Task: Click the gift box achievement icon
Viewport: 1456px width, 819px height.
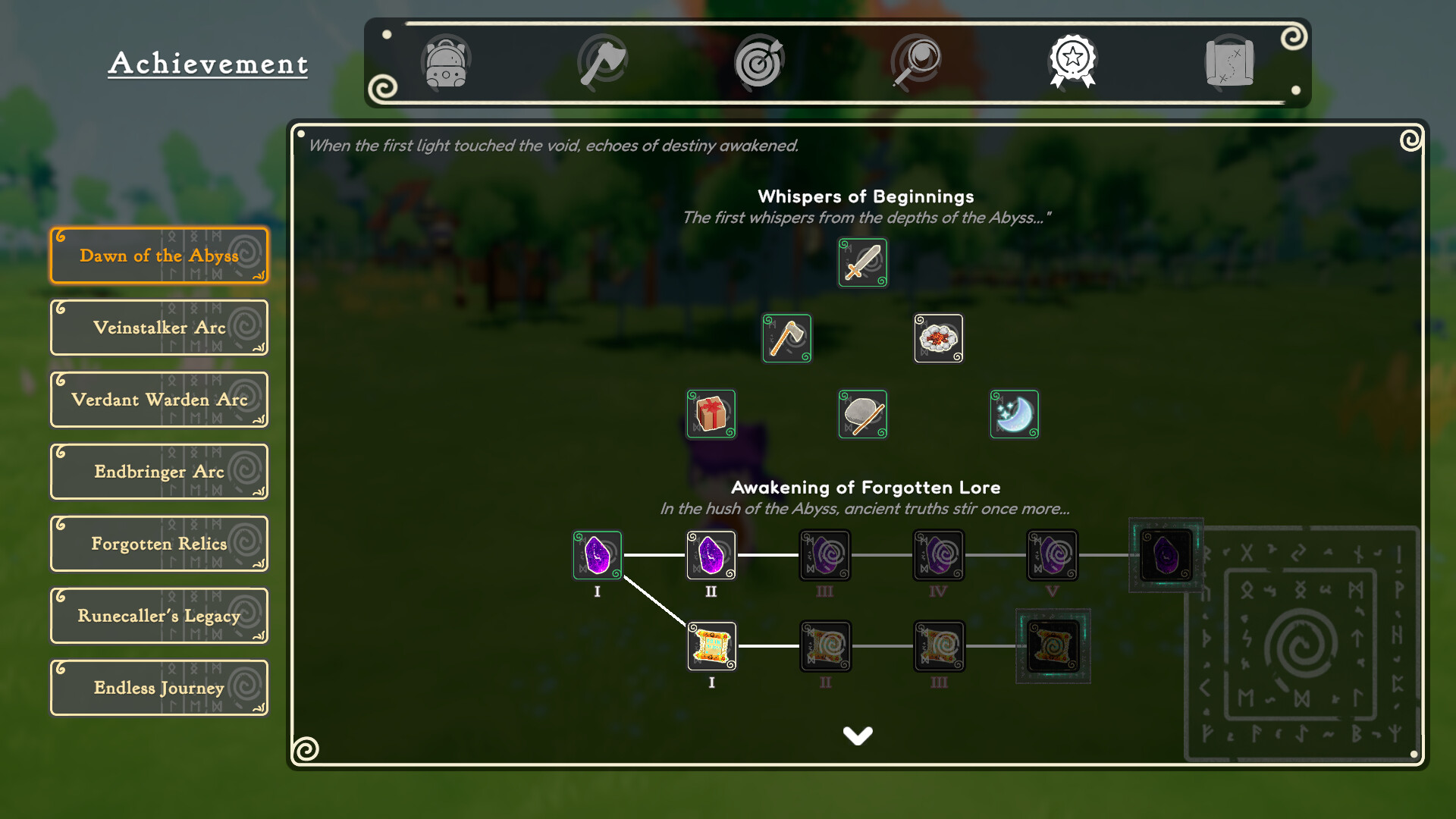Action: point(711,414)
